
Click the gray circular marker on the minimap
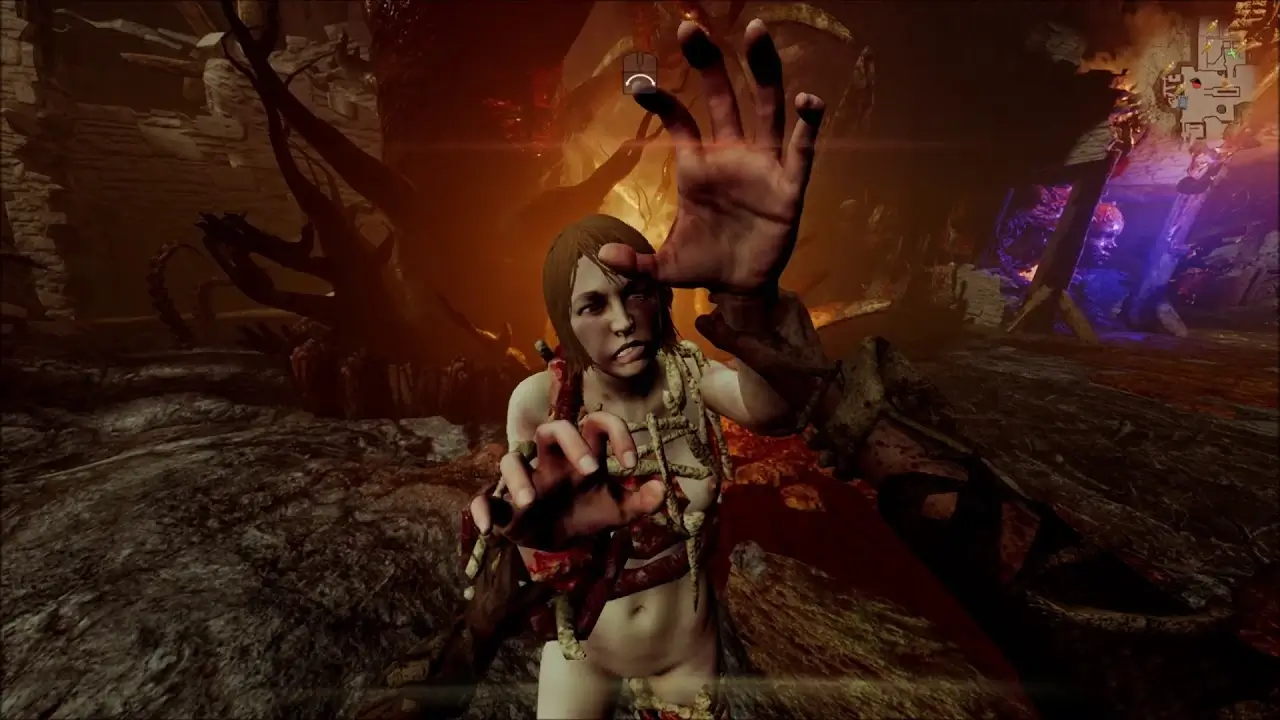coord(1221,109)
